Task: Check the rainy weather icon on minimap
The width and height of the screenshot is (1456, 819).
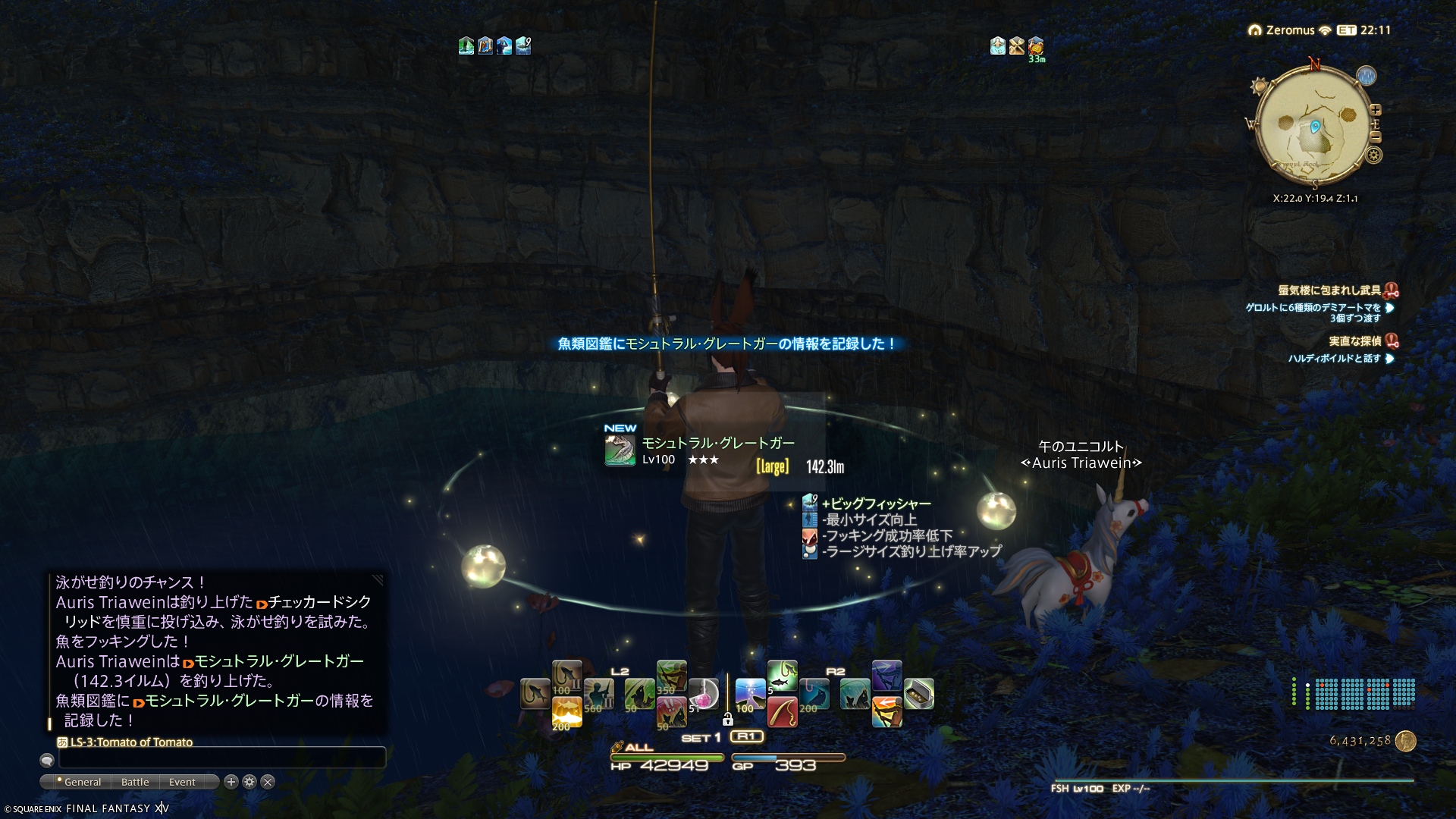Action: click(x=1366, y=76)
